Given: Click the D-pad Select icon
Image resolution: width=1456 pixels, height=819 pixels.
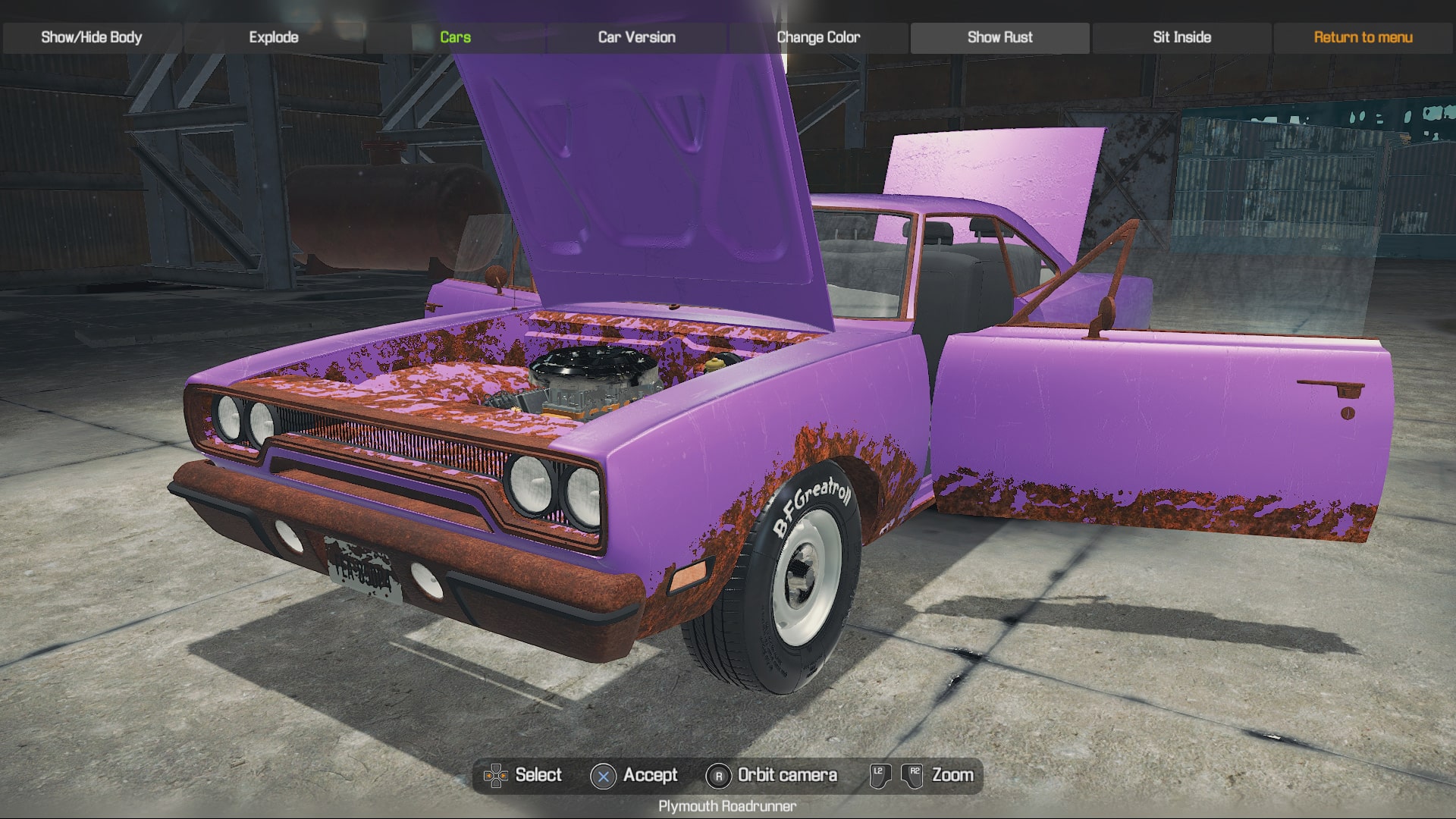Looking at the screenshot, I should tap(497, 775).
